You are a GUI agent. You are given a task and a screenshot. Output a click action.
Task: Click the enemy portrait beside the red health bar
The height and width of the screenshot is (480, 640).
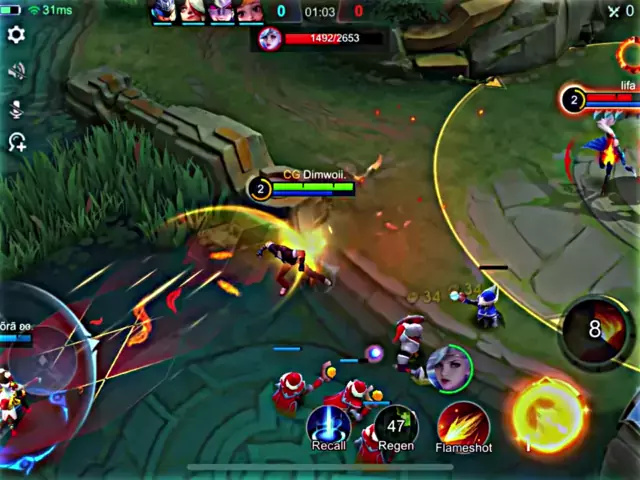click(x=269, y=38)
